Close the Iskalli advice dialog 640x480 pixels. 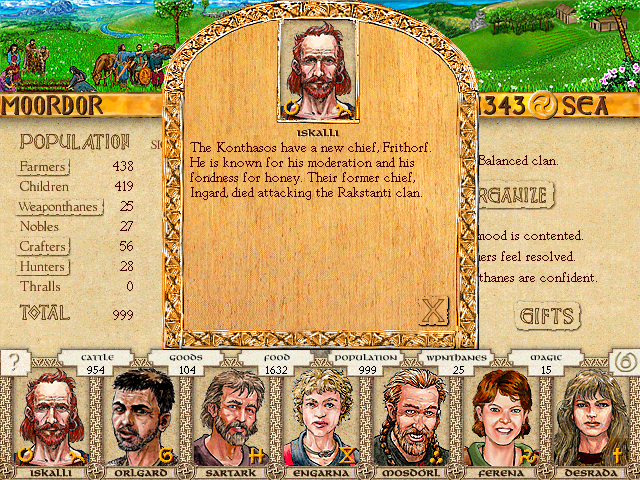tap(433, 311)
